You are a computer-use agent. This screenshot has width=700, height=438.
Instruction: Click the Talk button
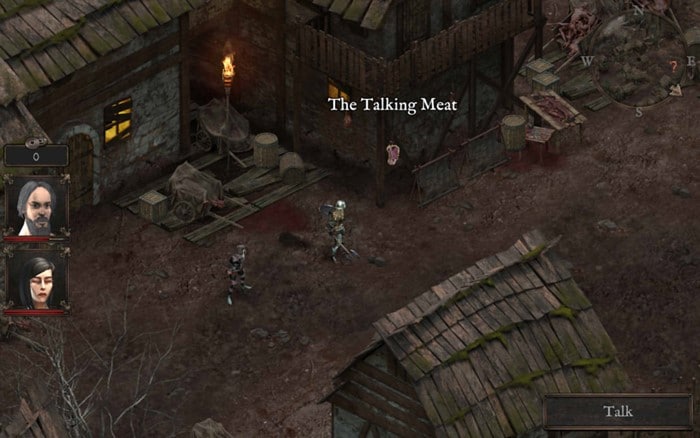(x=618, y=411)
